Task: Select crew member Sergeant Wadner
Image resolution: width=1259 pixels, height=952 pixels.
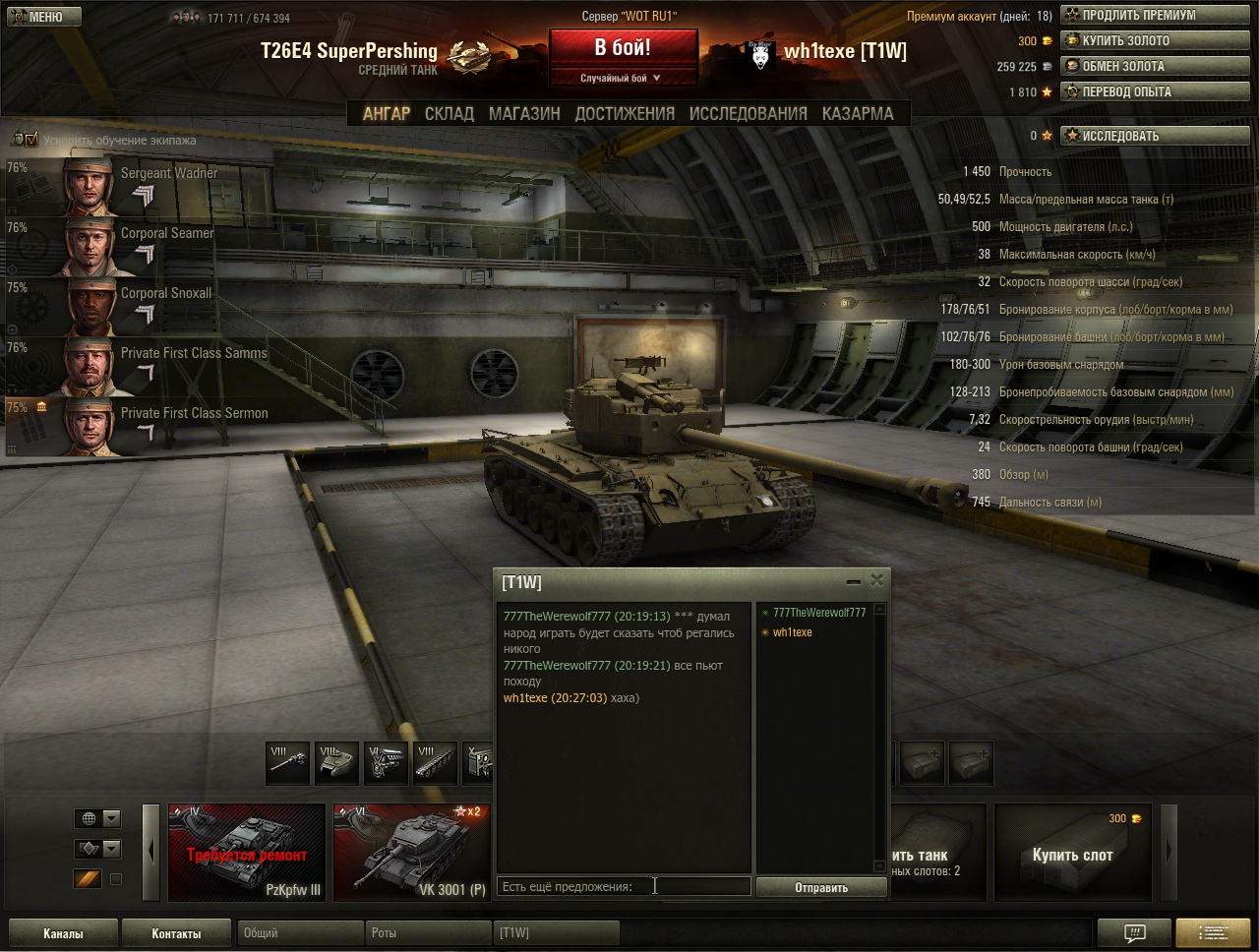Action: [138, 187]
